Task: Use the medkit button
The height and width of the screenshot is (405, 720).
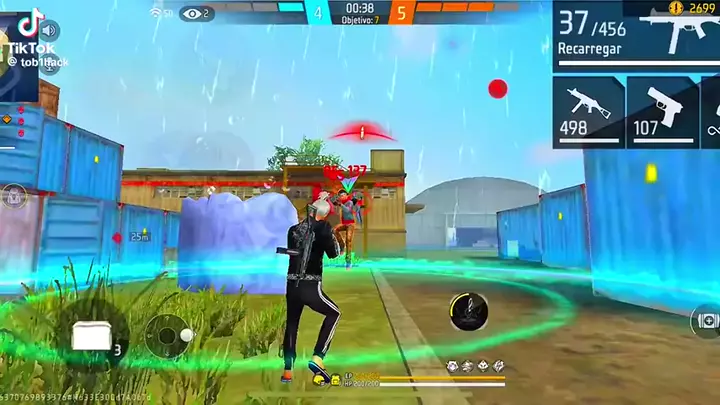Action: pyautogui.click(x=705, y=320)
